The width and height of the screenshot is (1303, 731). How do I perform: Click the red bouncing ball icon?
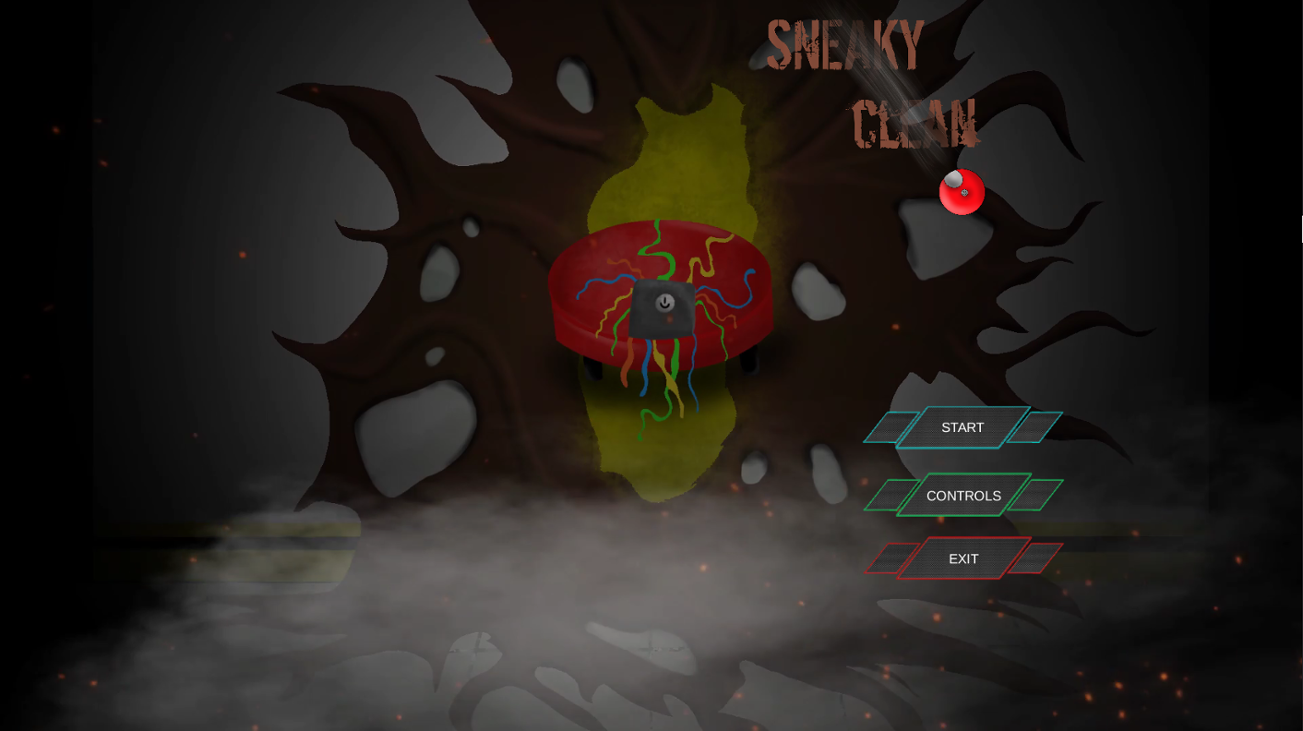pyautogui.click(x=961, y=191)
